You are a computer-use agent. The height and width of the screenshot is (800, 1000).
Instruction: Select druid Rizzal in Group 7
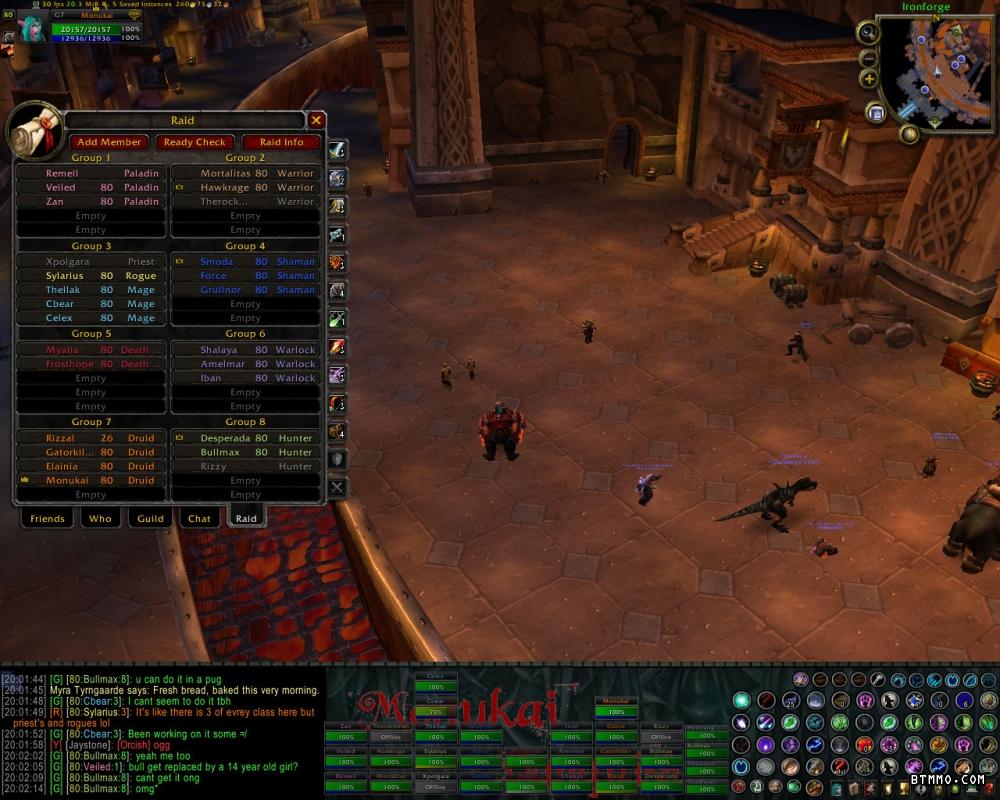(x=91, y=438)
